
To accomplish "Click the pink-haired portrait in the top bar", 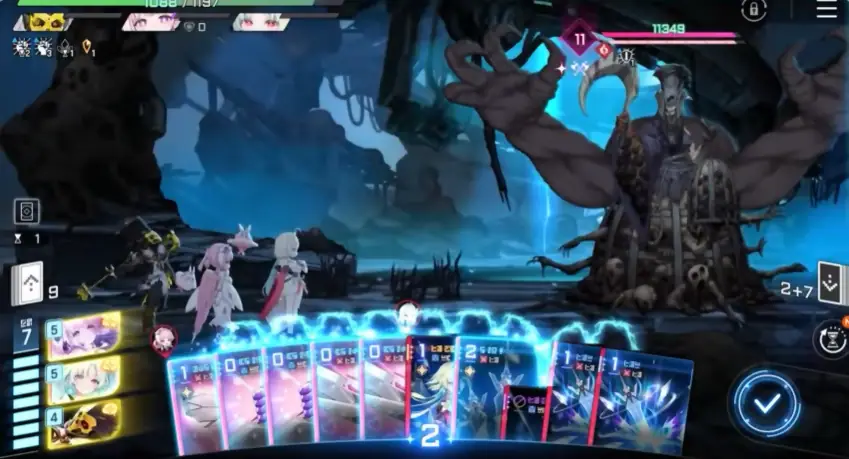I will tap(151, 21).
